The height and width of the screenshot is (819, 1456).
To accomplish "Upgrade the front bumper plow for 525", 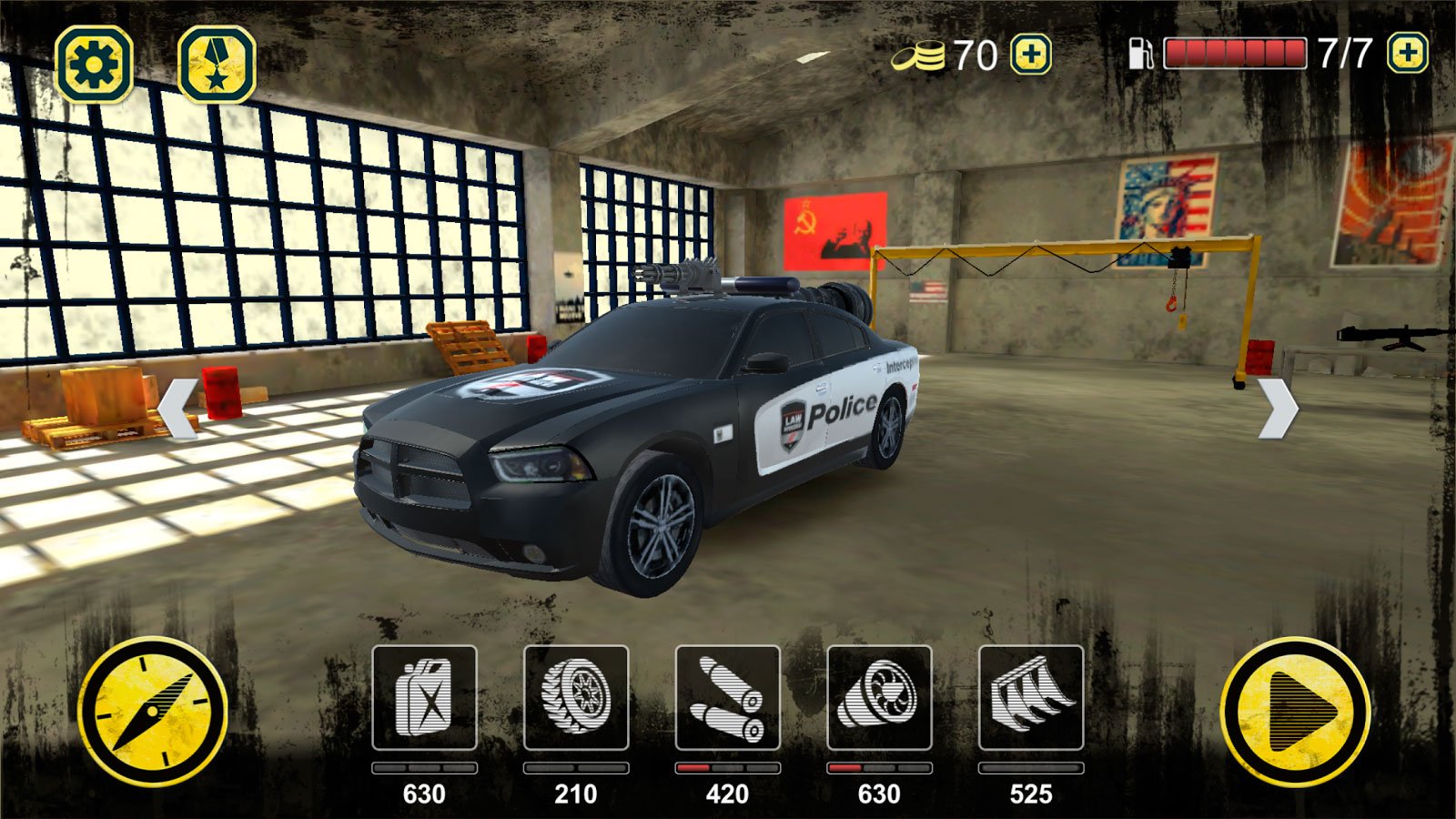I will click(1031, 698).
